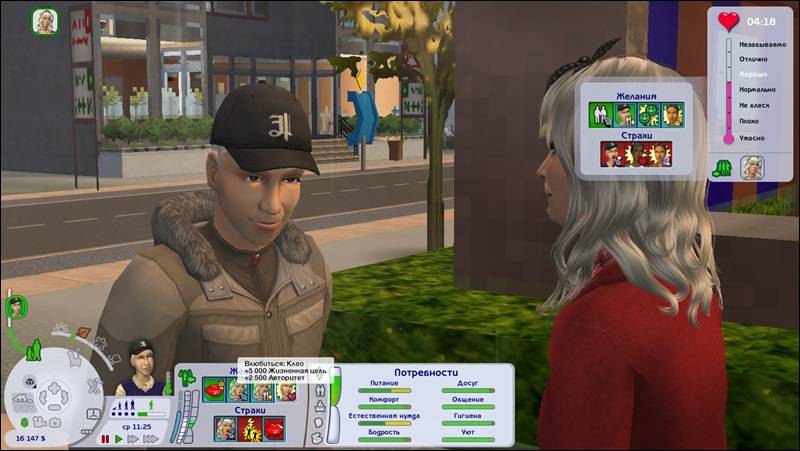
Task: Select the yellow lightning burst fear icon
Action: coord(249,428)
